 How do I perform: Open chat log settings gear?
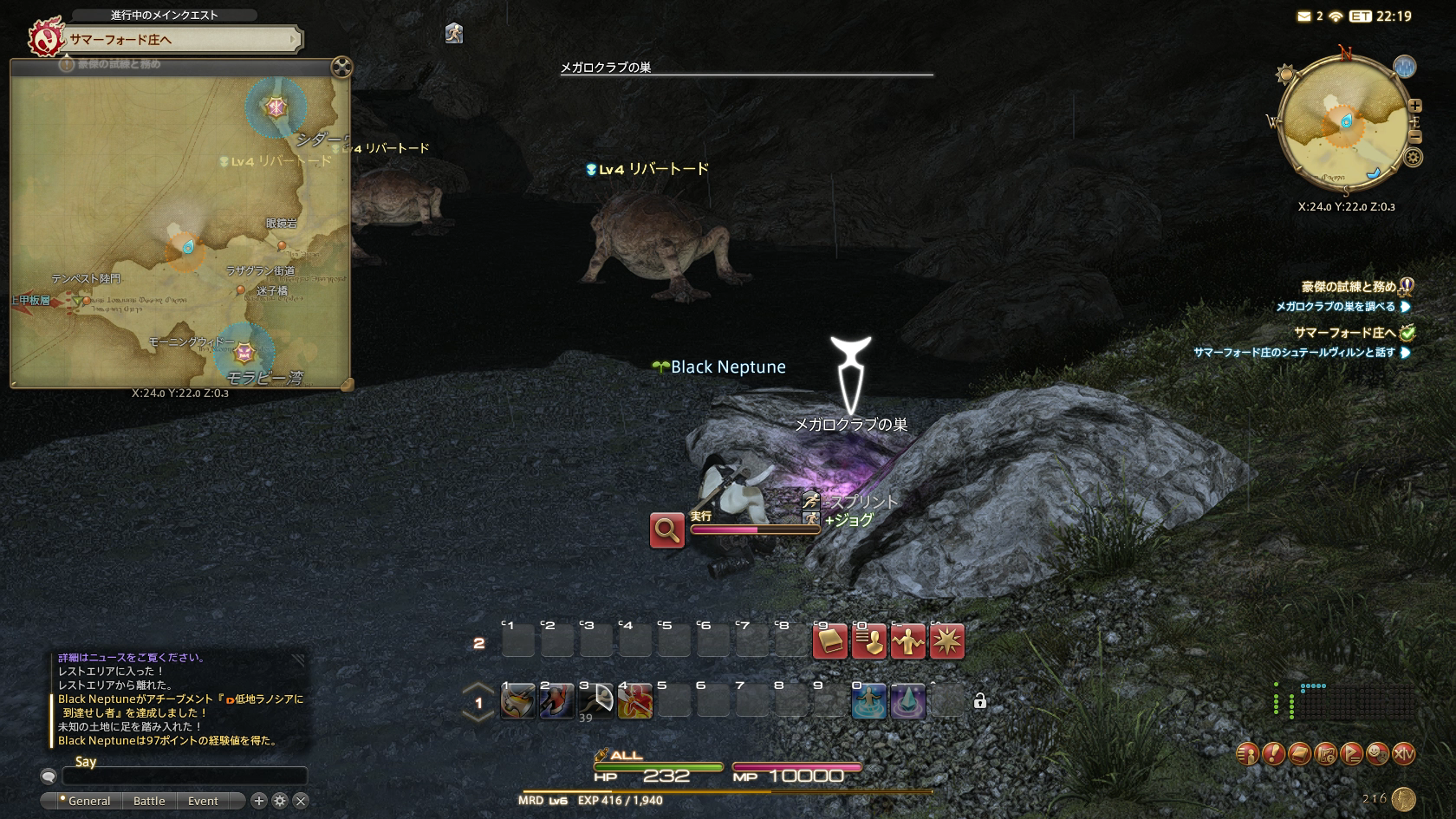coord(280,801)
